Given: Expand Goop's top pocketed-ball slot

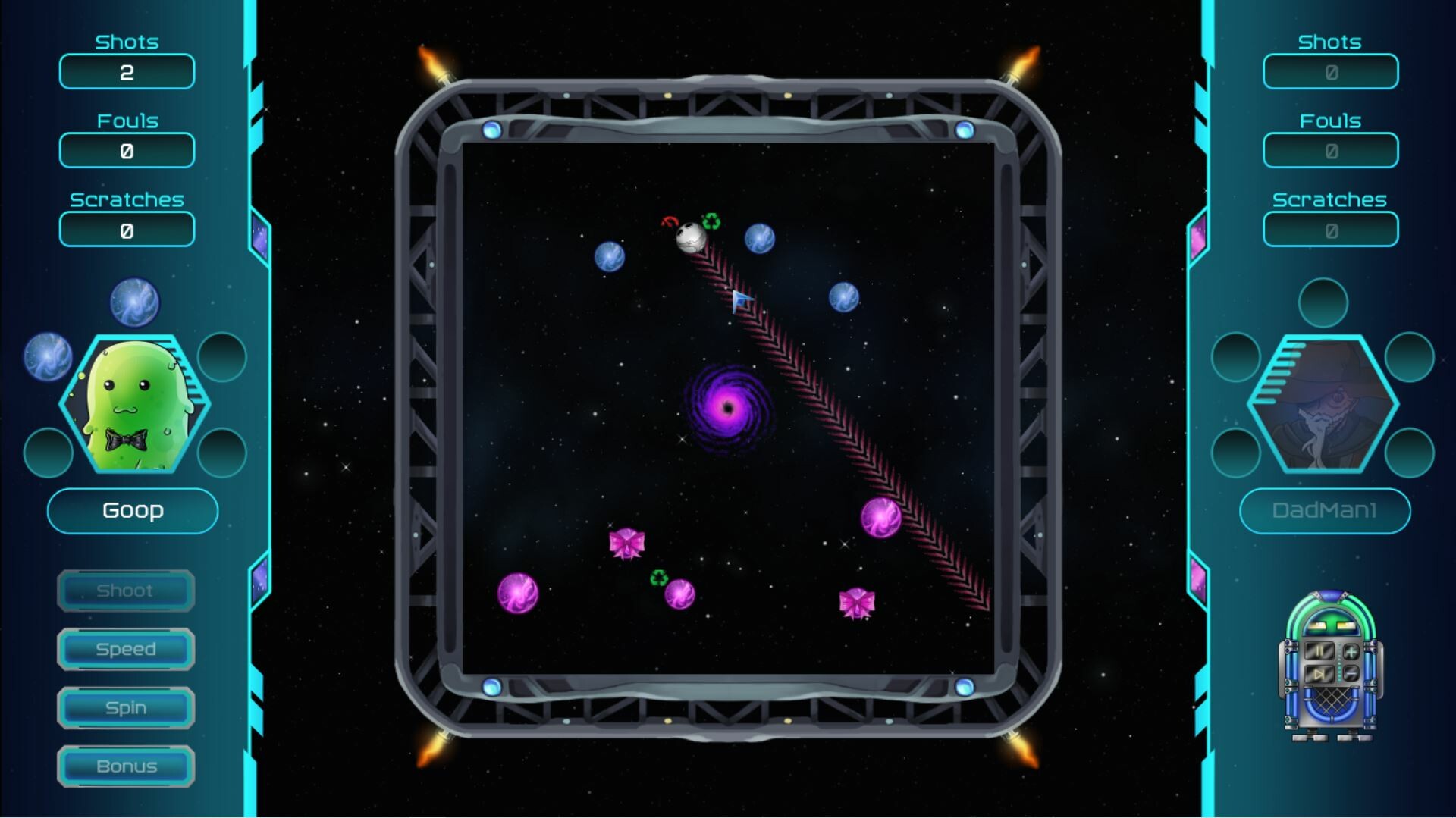Looking at the screenshot, I should point(135,302).
